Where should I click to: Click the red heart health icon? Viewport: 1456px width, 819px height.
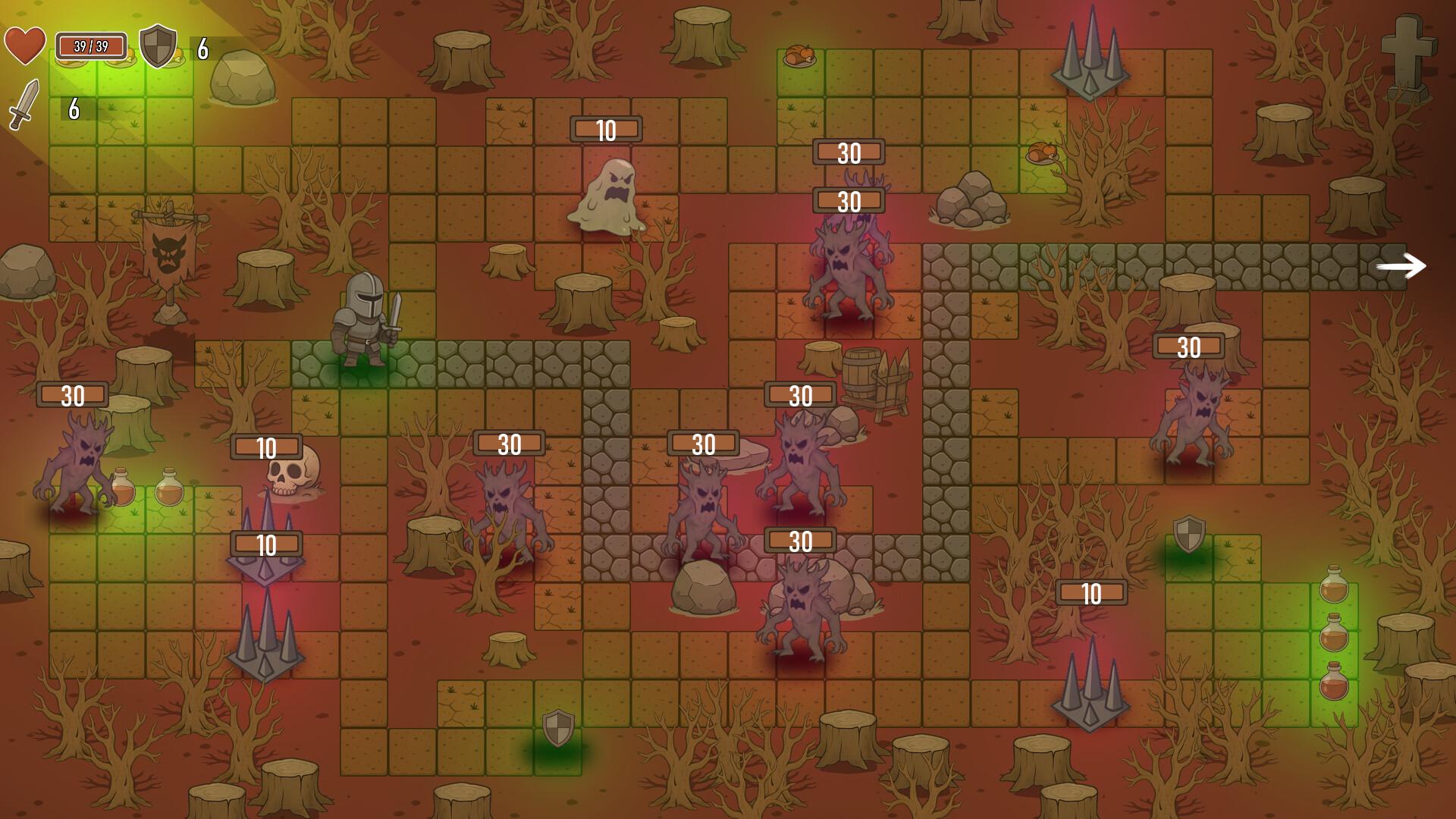tap(25, 45)
